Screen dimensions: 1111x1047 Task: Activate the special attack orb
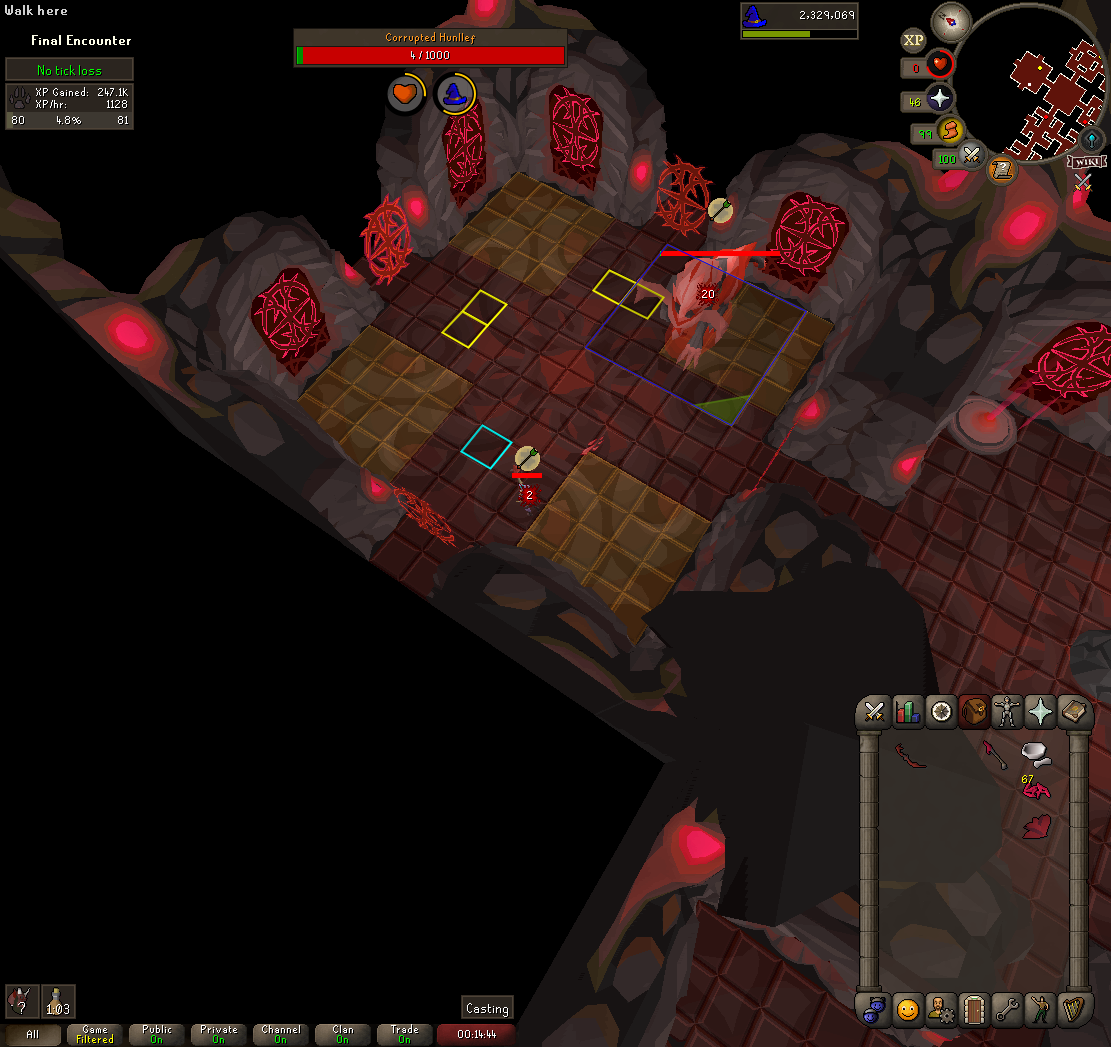(970, 156)
